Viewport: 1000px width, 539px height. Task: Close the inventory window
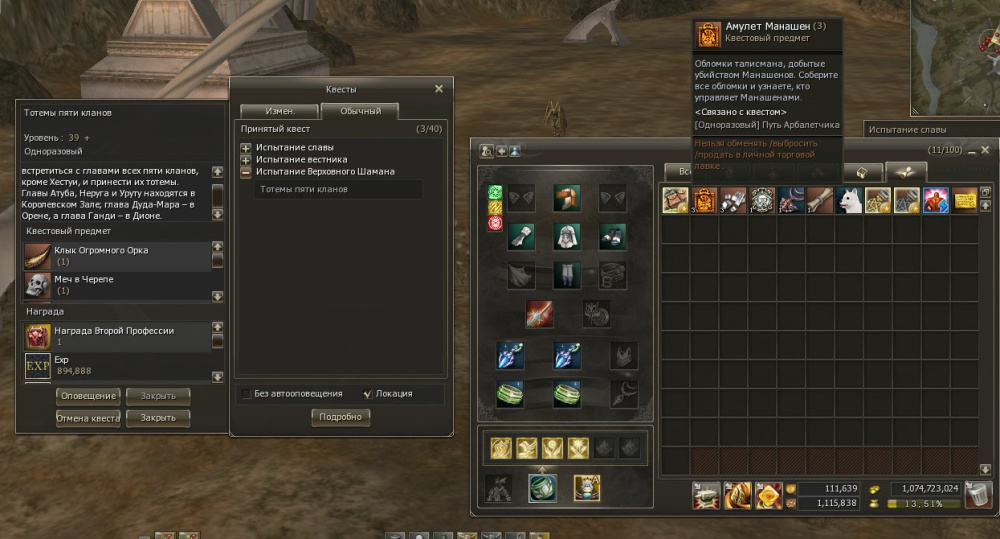[984, 150]
